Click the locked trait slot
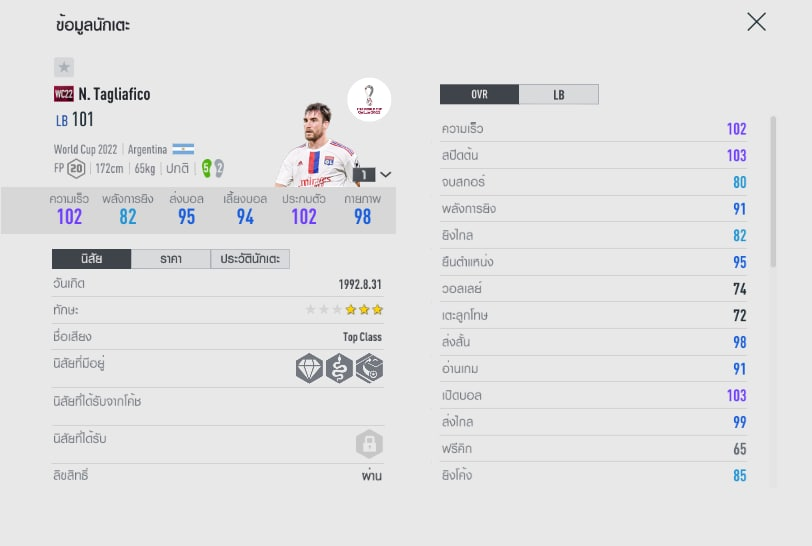Screen dimensions: 812x546 pyautogui.click(x=369, y=444)
